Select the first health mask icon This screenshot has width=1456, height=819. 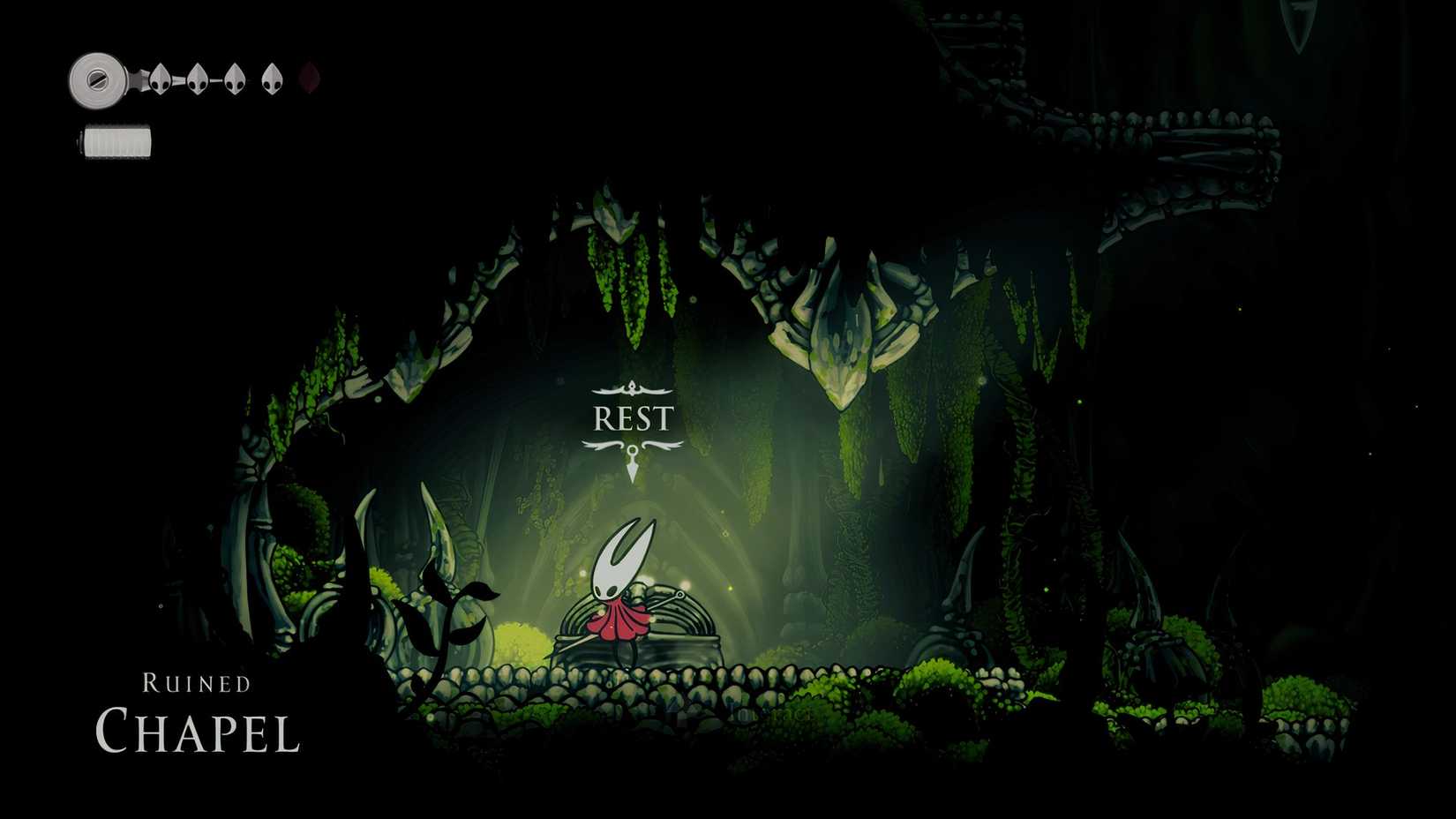click(x=161, y=79)
